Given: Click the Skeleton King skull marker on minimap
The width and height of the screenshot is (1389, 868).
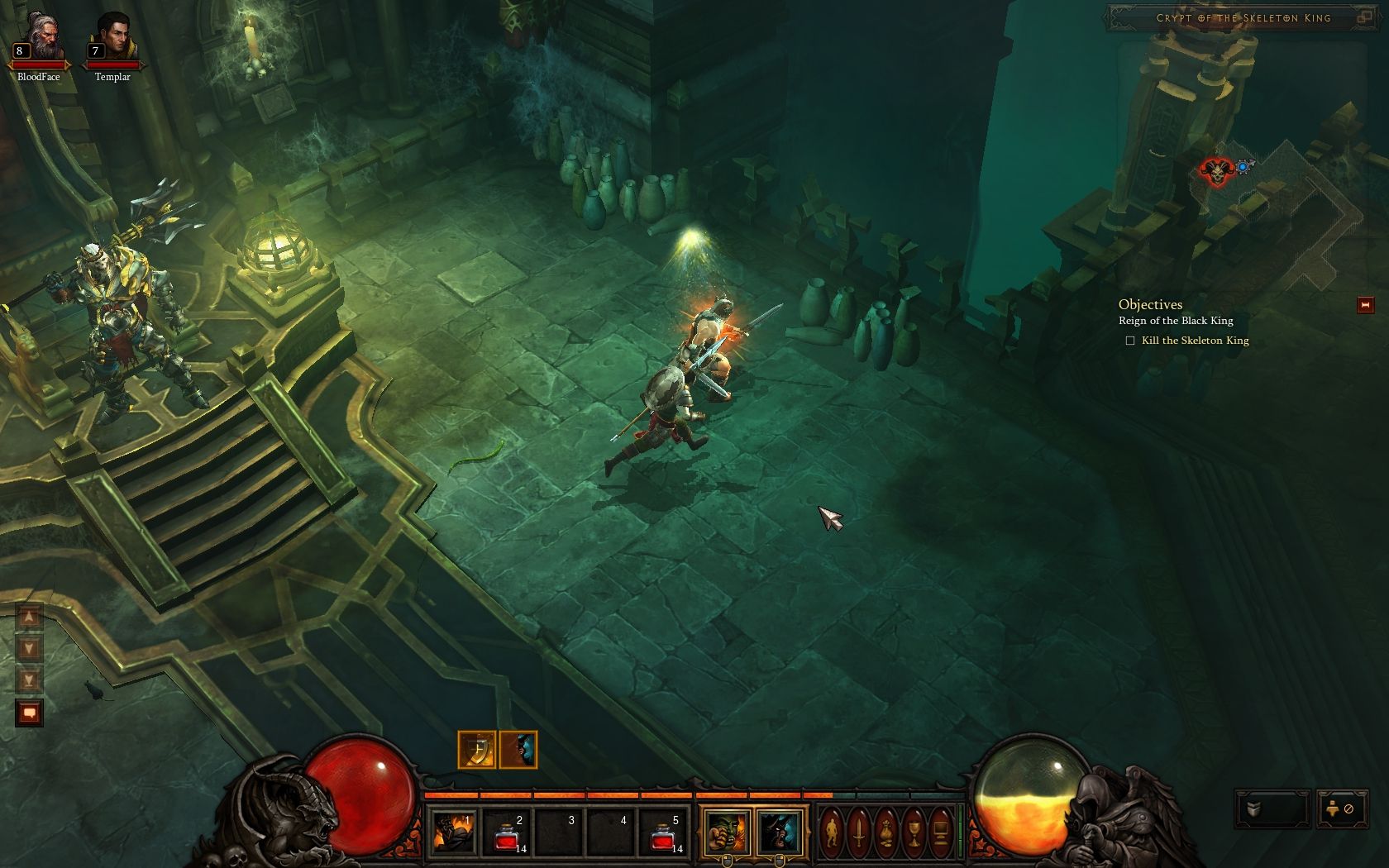Looking at the screenshot, I should point(1215,171).
